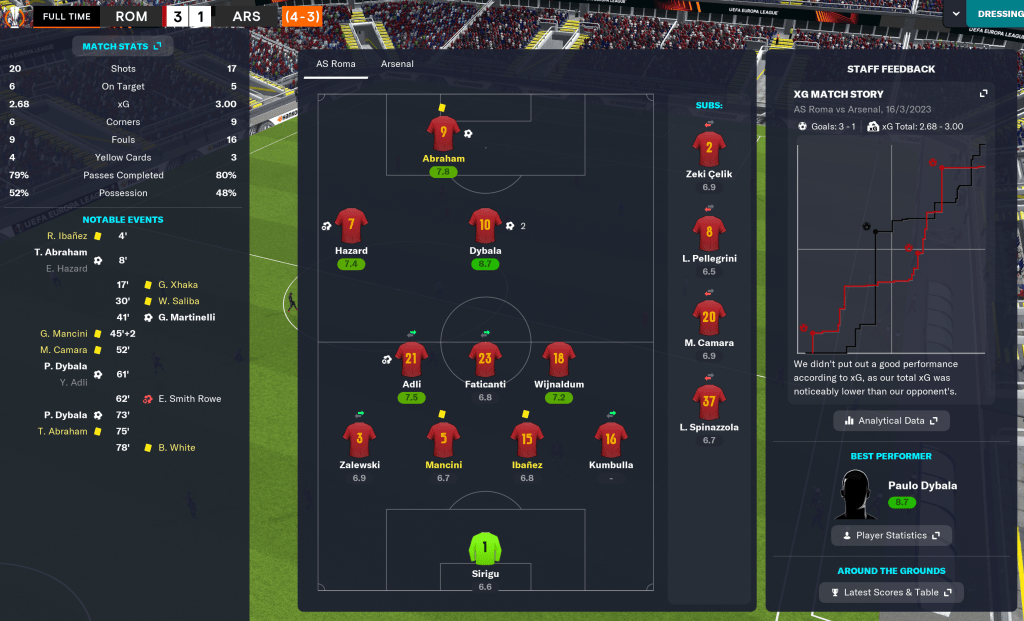Expand the xG Match Story graph
This screenshot has width=1024, height=621.
[983, 94]
